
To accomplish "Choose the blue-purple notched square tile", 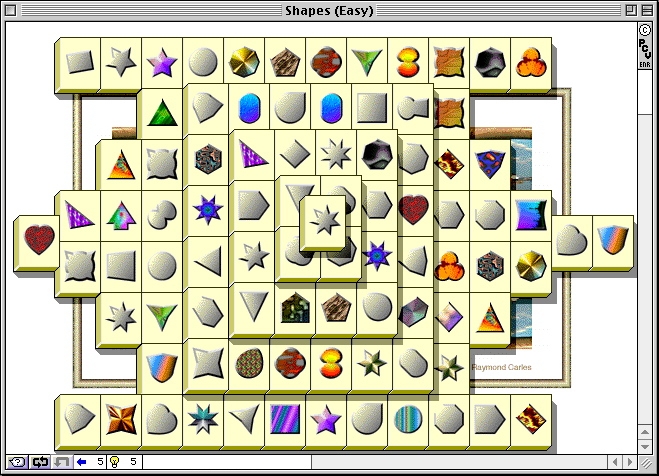I will pos(530,214).
